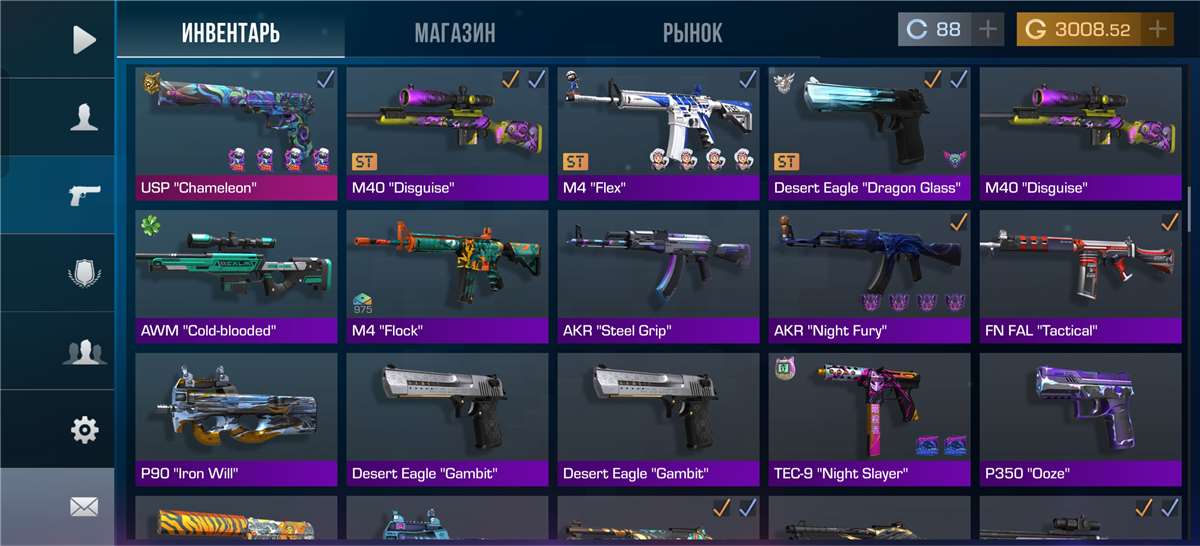This screenshot has width=1200, height=546.
Task: Open the shield badge sidebar section
Action: pos(84,273)
